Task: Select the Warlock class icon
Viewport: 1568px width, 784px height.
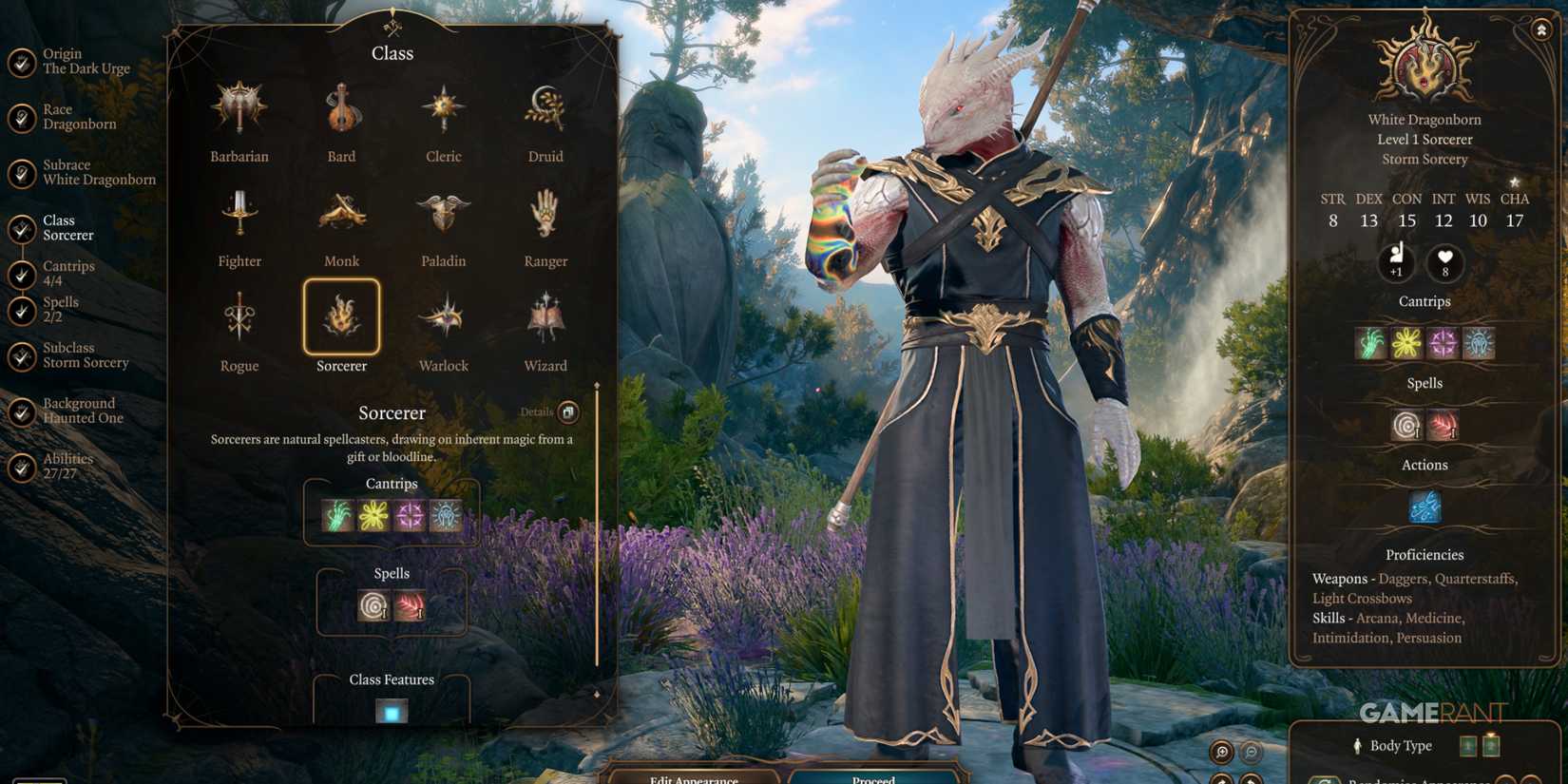Action: pyautogui.click(x=443, y=314)
